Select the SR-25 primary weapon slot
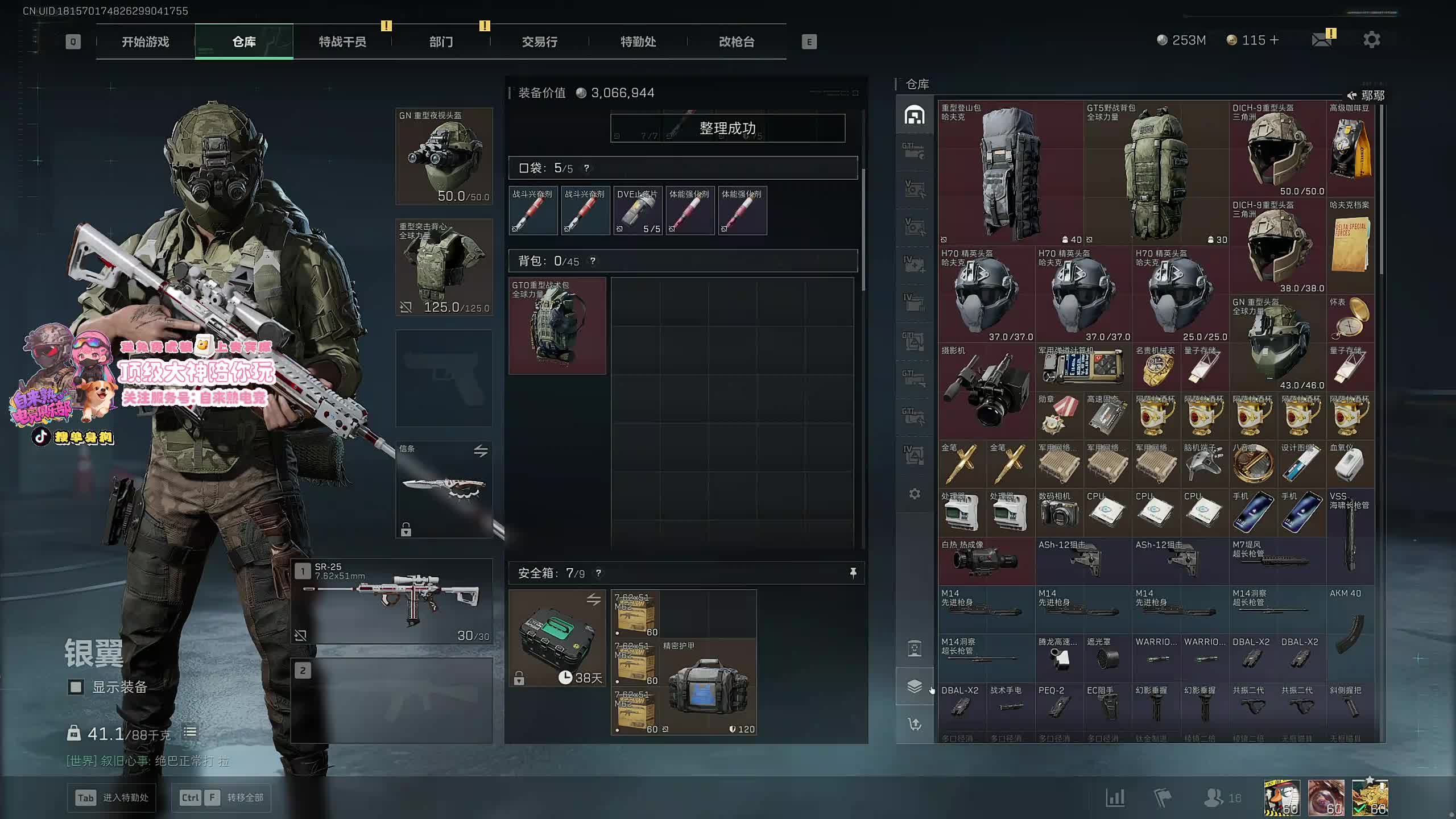1456x819 pixels. coord(392,601)
